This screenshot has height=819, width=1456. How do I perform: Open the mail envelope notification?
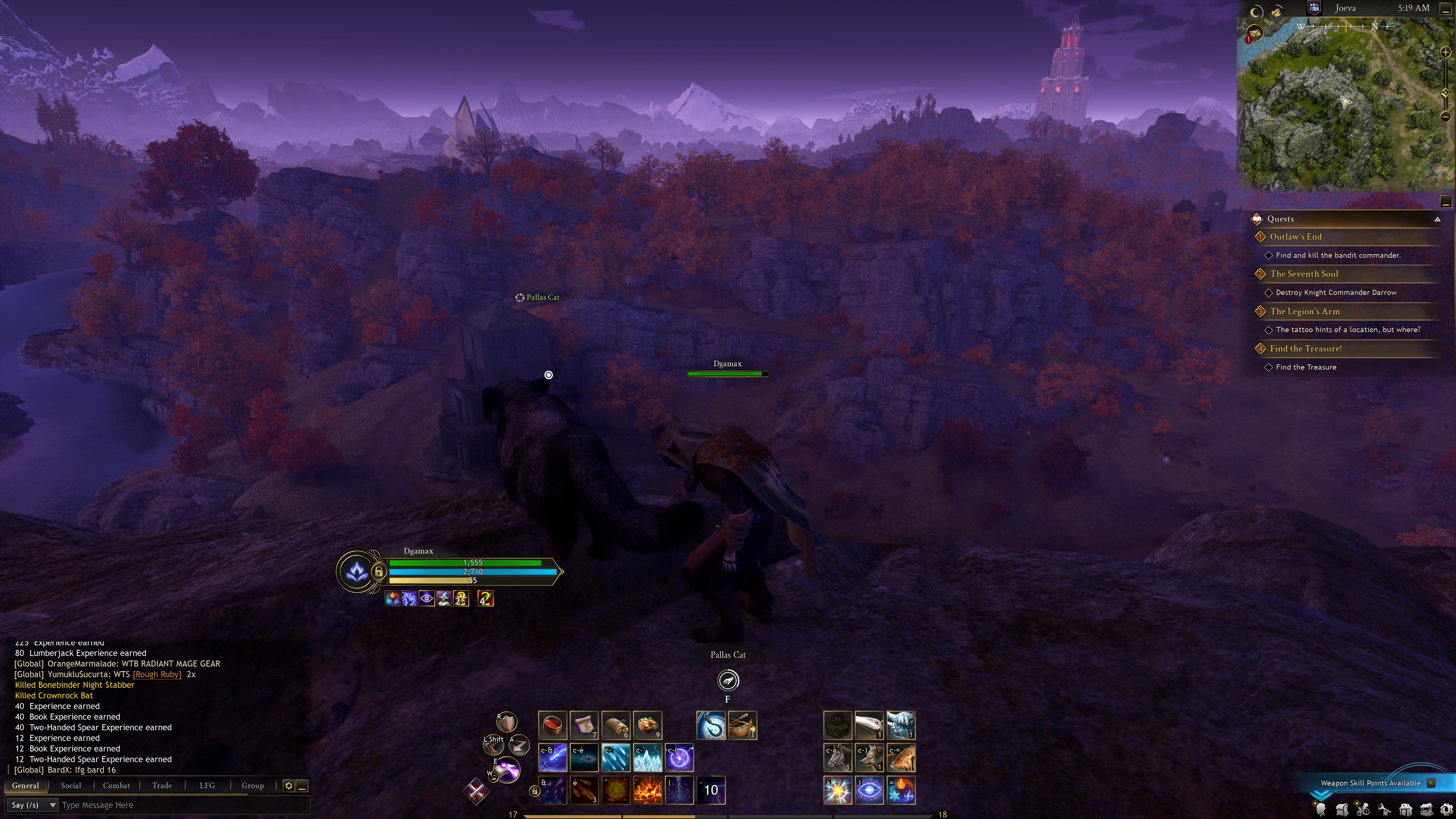tap(1255, 33)
